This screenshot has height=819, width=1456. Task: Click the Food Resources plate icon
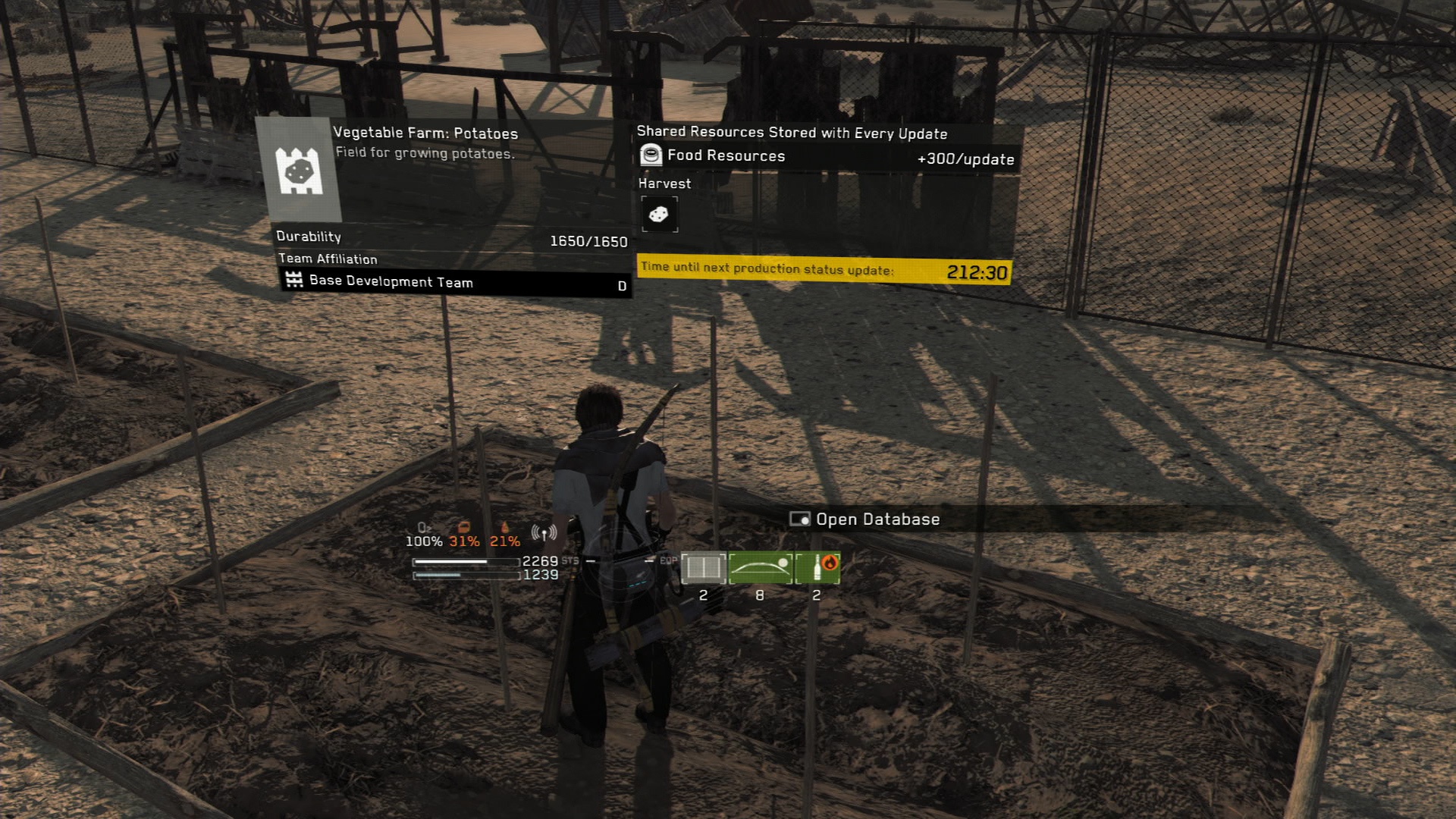click(651, 156)
